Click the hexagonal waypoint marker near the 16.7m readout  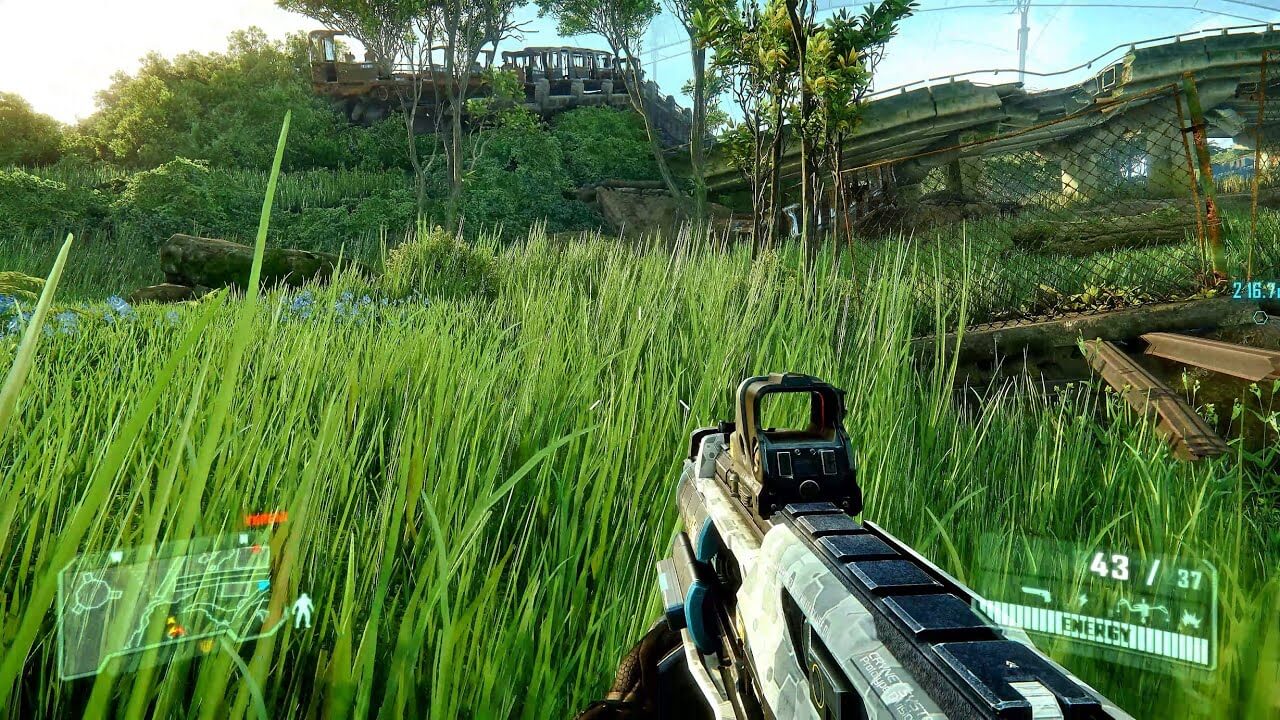tap(1261, 317)
